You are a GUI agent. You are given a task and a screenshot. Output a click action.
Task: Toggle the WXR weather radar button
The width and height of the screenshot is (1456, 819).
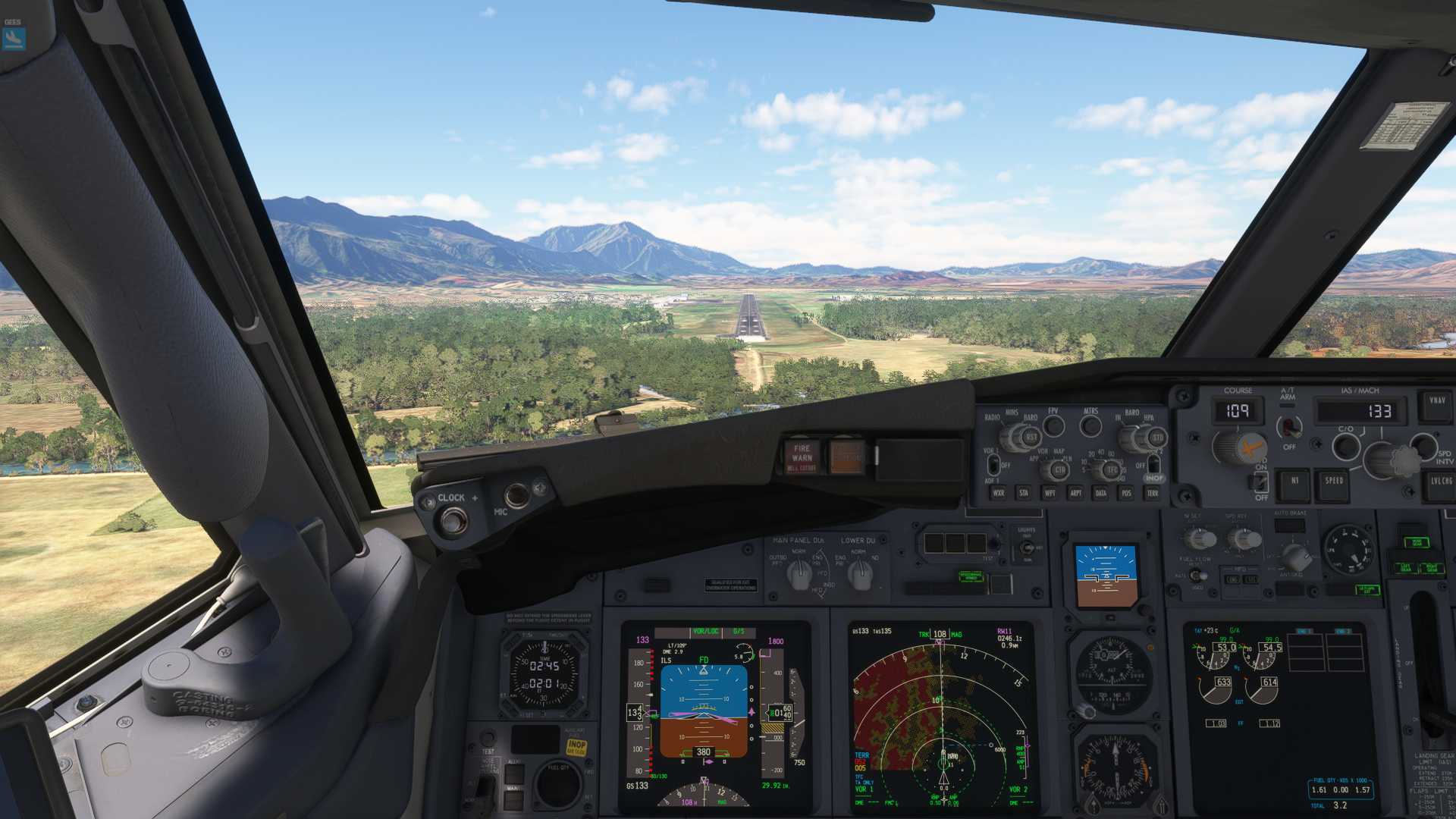pyautogui.click(x=999, y=493)
